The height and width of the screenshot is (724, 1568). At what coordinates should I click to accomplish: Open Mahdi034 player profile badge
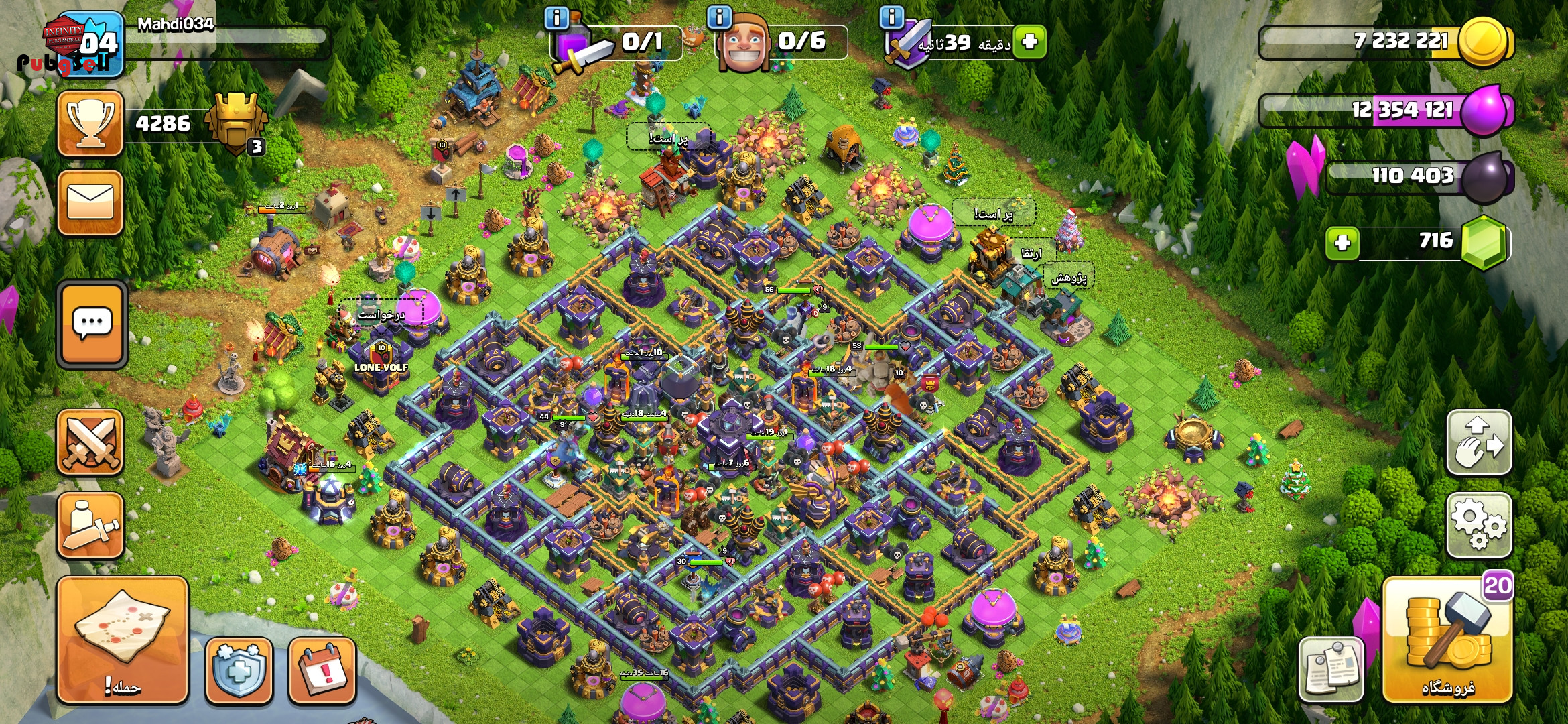[85, 44]
